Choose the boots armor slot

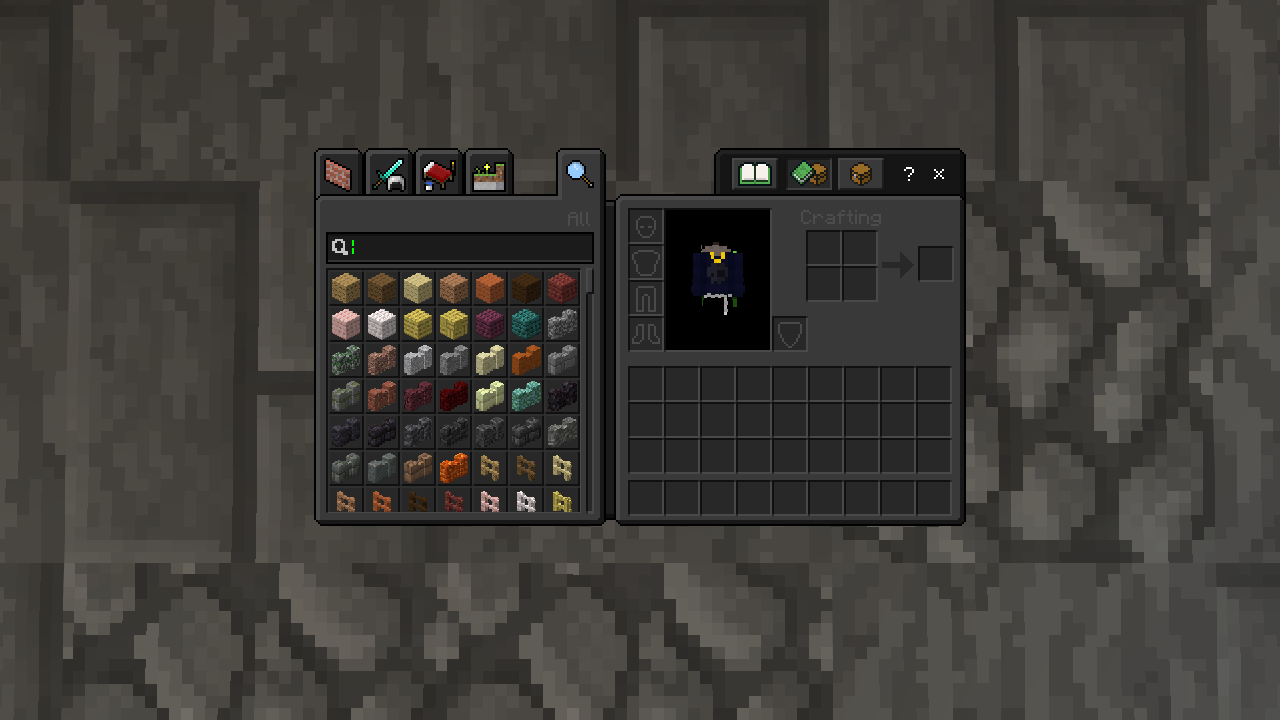(x=646, y=334)
